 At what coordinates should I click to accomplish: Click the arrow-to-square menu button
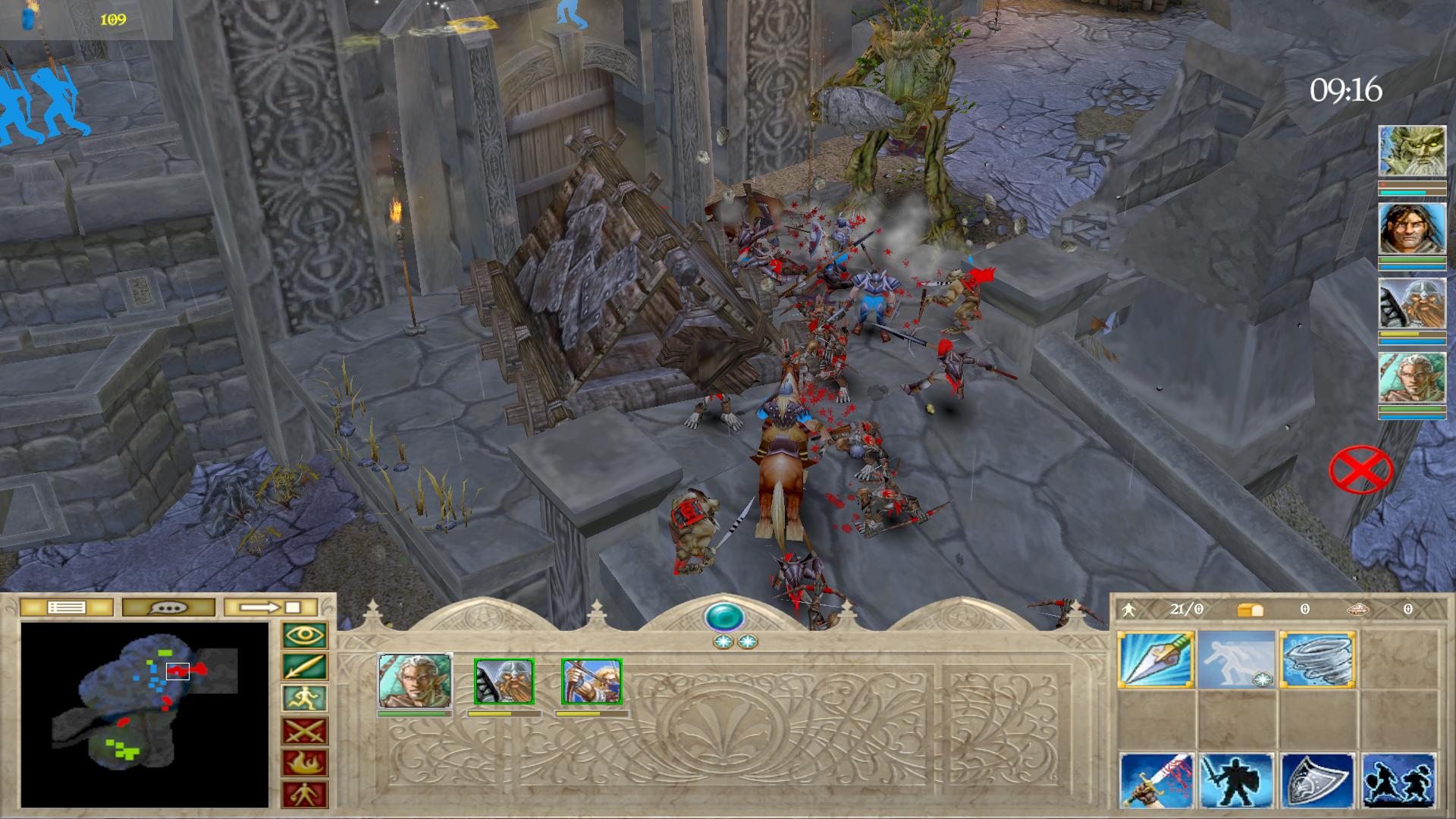270,607
